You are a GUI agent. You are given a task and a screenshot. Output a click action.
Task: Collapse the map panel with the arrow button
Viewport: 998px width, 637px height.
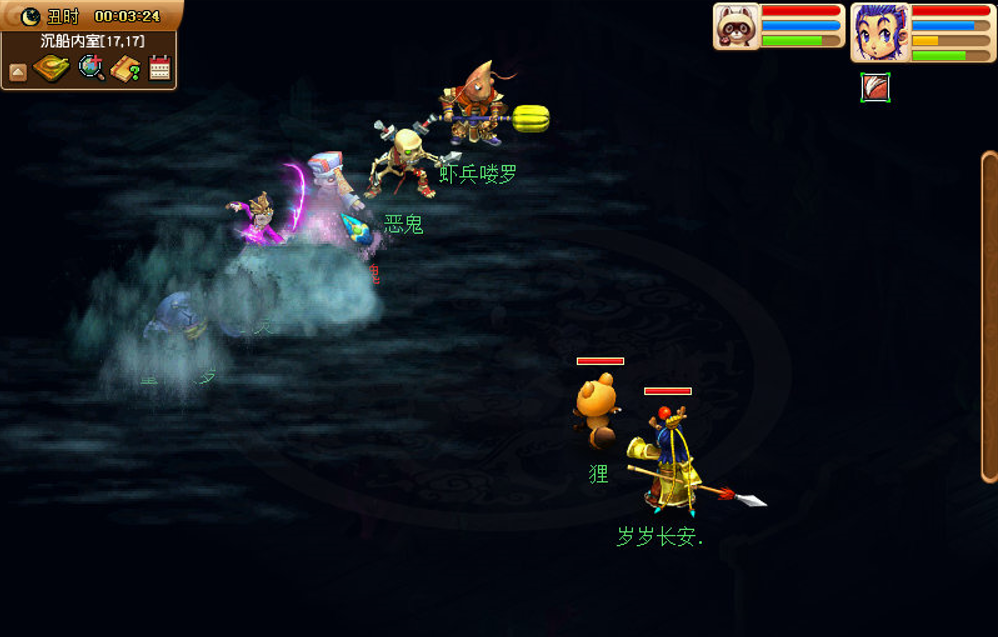pyautogui.click(x=17, y=71)
